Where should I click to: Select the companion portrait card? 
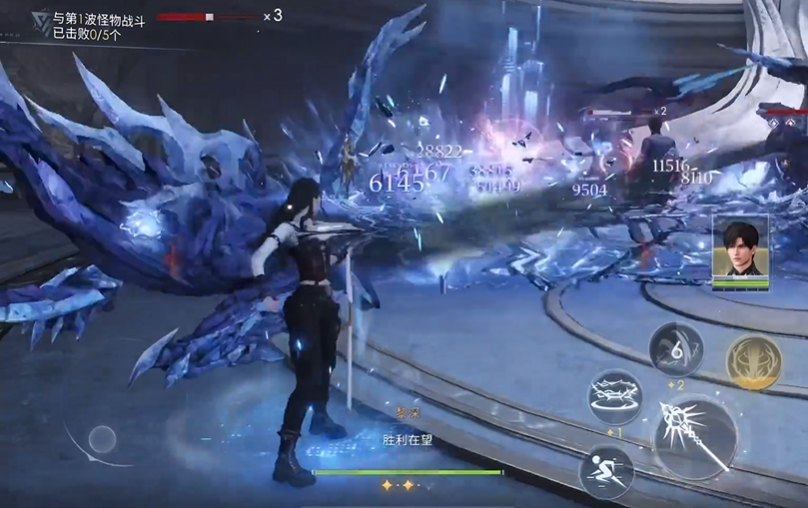(740, 251)
